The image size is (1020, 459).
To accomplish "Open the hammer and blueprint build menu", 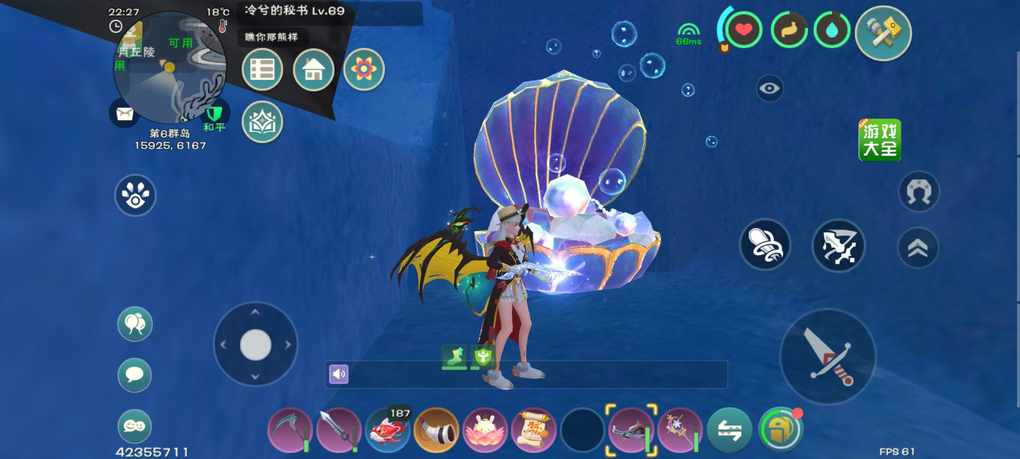I will point(883,34).
